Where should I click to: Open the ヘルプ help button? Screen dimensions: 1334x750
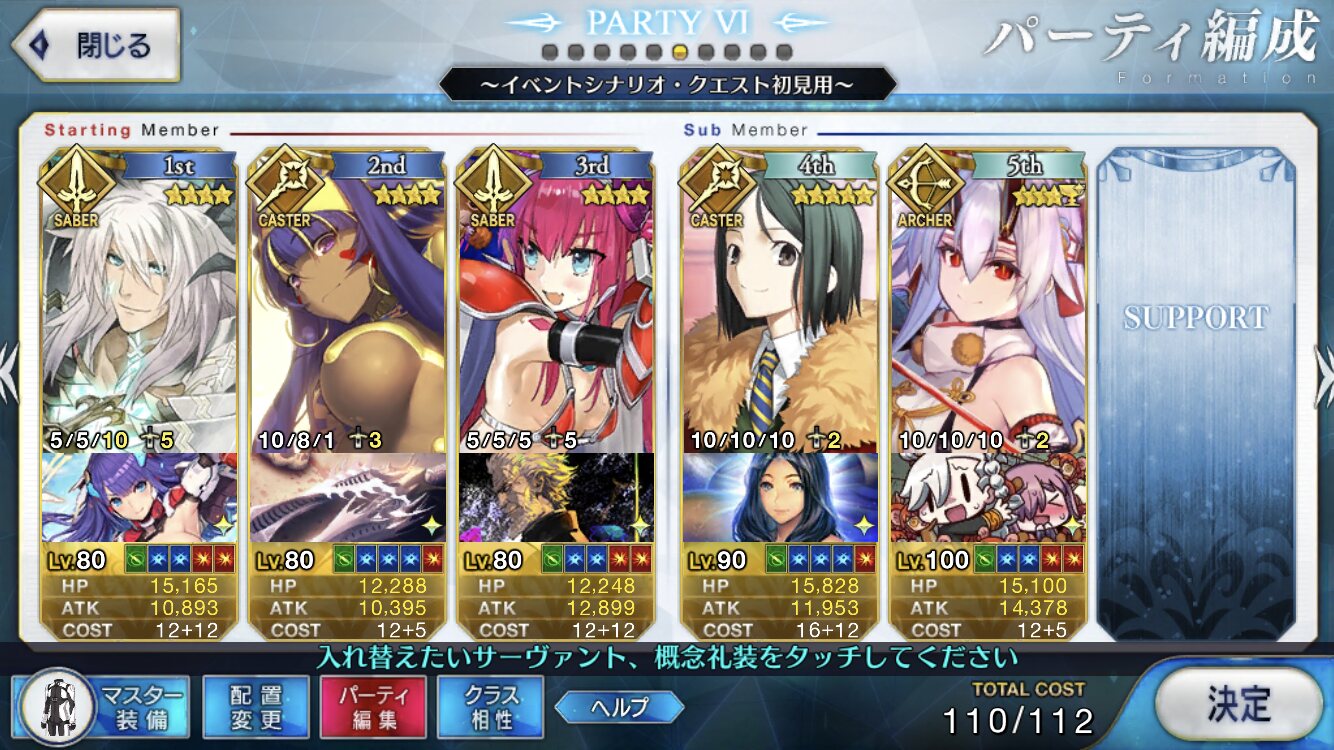pos(619,707)
